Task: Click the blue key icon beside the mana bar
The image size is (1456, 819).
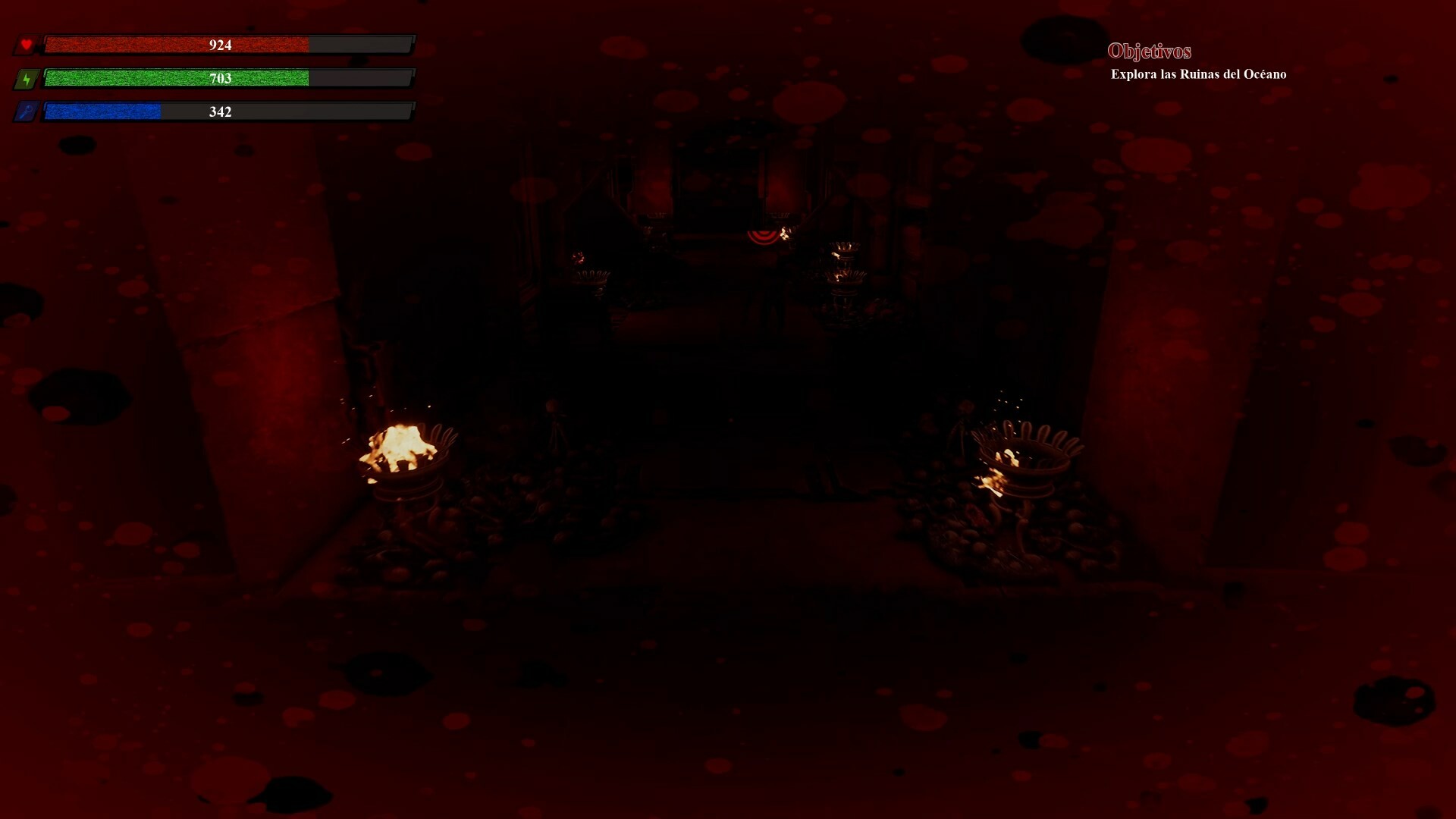Action: [x=27, y=111]
